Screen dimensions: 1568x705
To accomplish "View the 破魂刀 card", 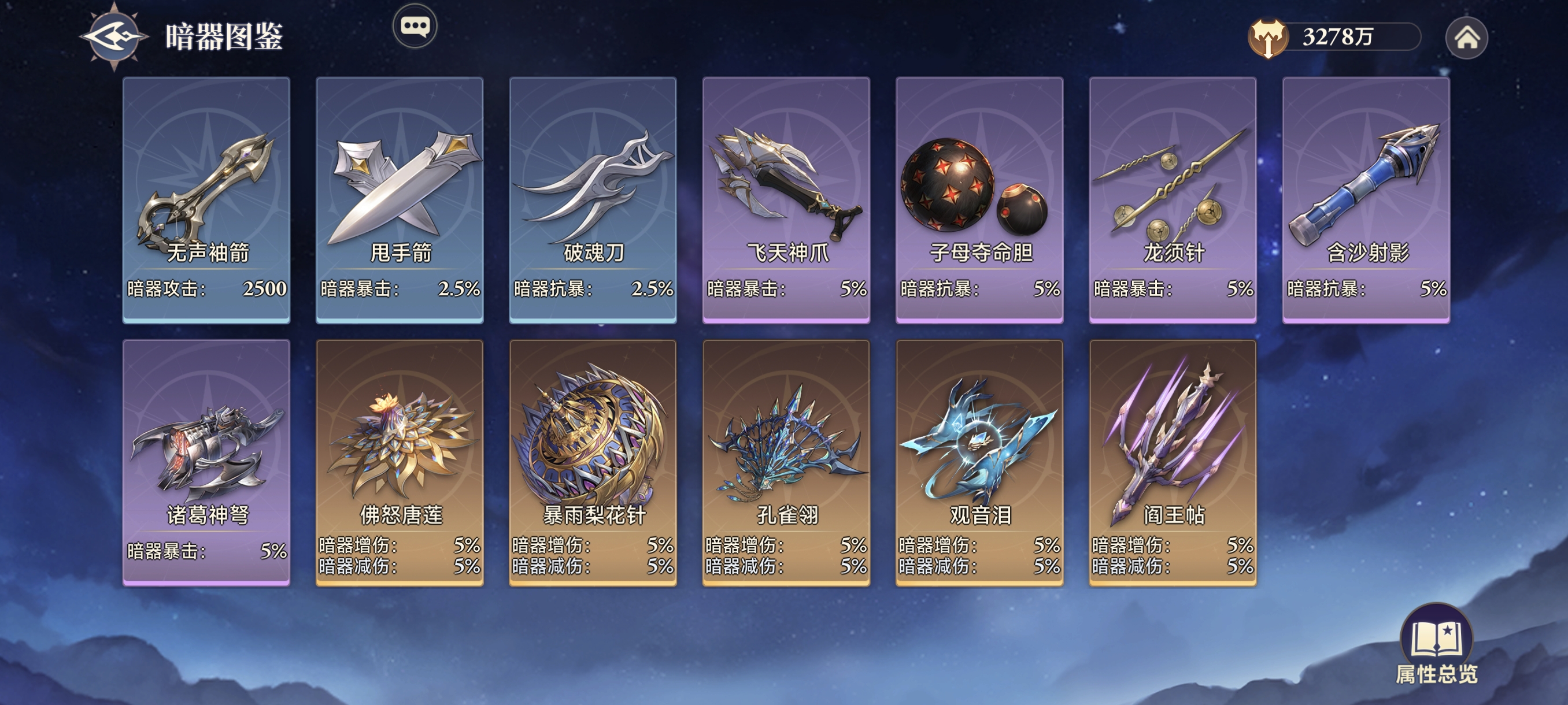I will (593, 199).
